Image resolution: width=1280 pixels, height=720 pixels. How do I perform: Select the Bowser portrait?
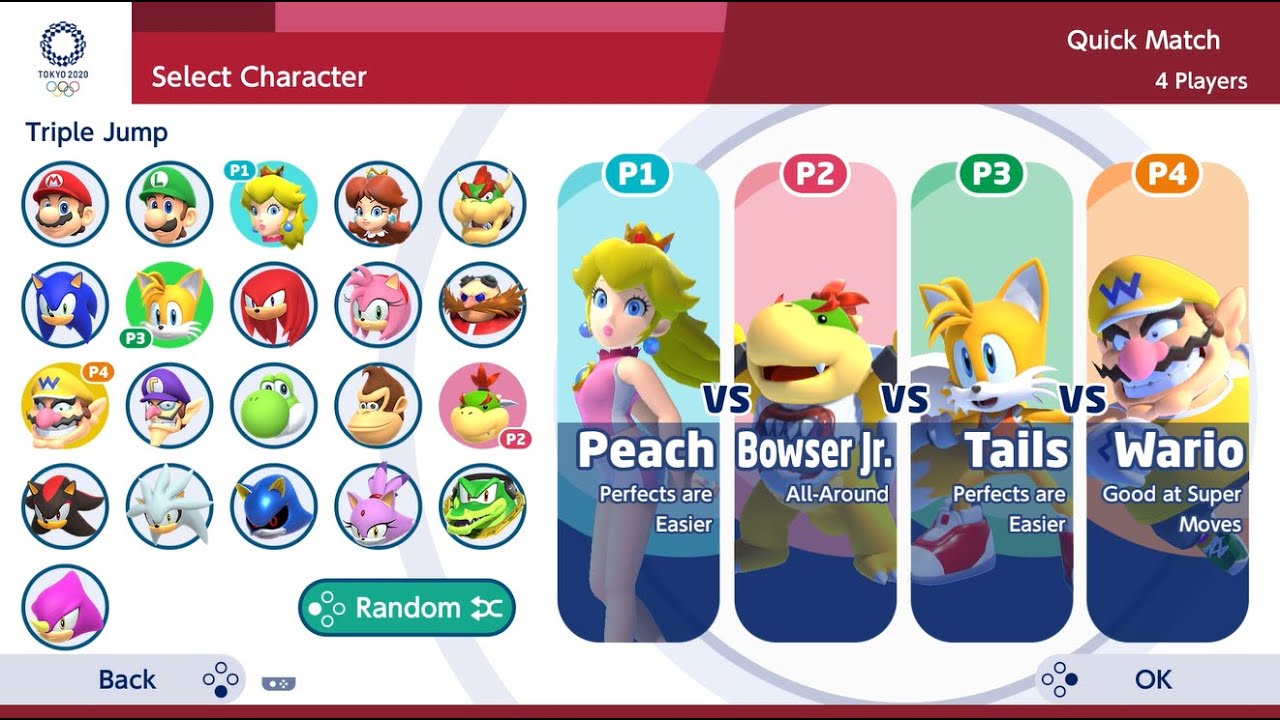482,204
